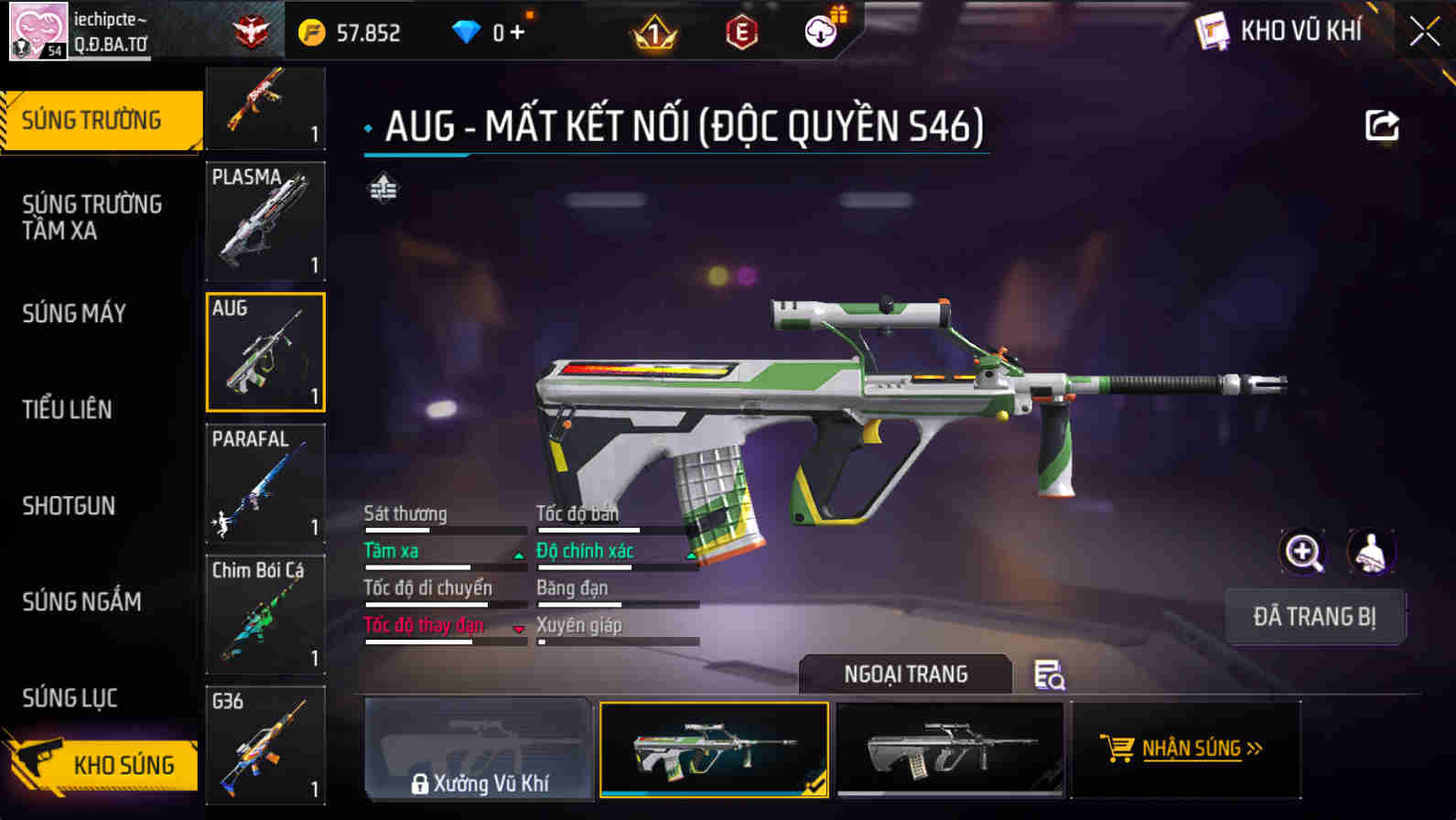Image resolution: width=1456 pixels, height=820 pixels.
Task: Open the Ngoại Trang tab
Action: [x=905, y=674]
